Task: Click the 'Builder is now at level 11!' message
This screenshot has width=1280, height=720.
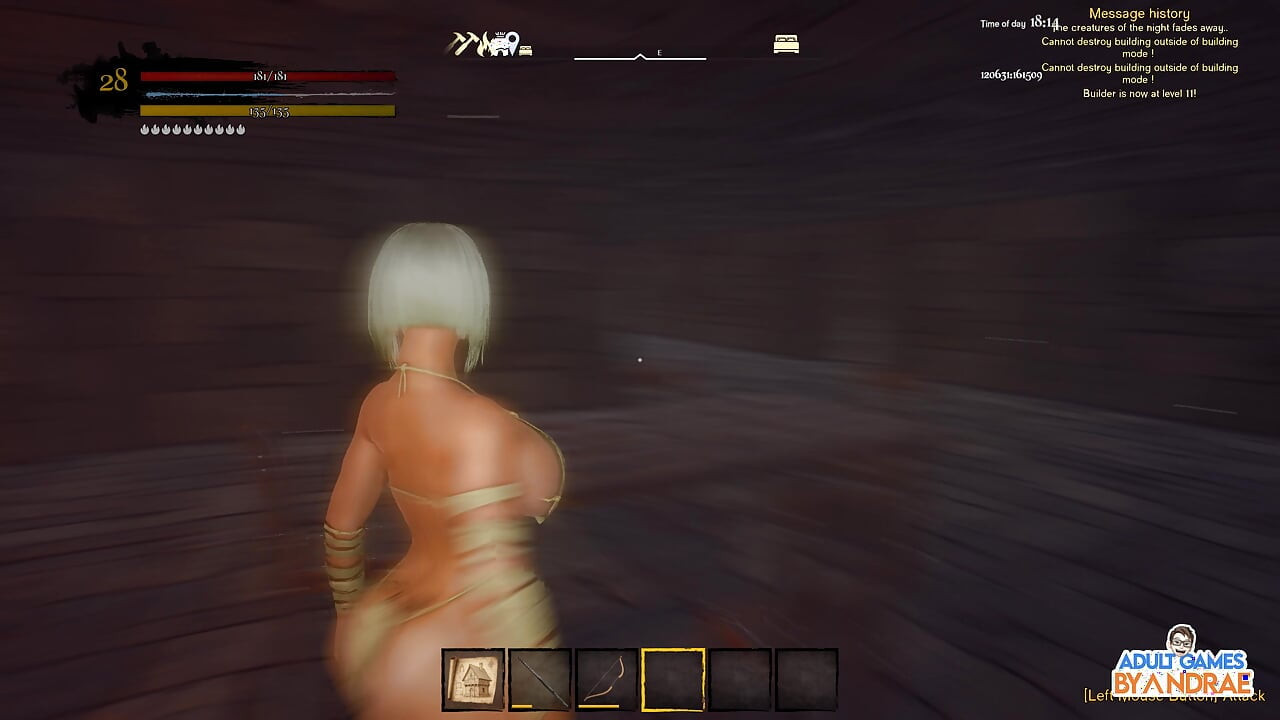Action: click(x=1139, y=92)
